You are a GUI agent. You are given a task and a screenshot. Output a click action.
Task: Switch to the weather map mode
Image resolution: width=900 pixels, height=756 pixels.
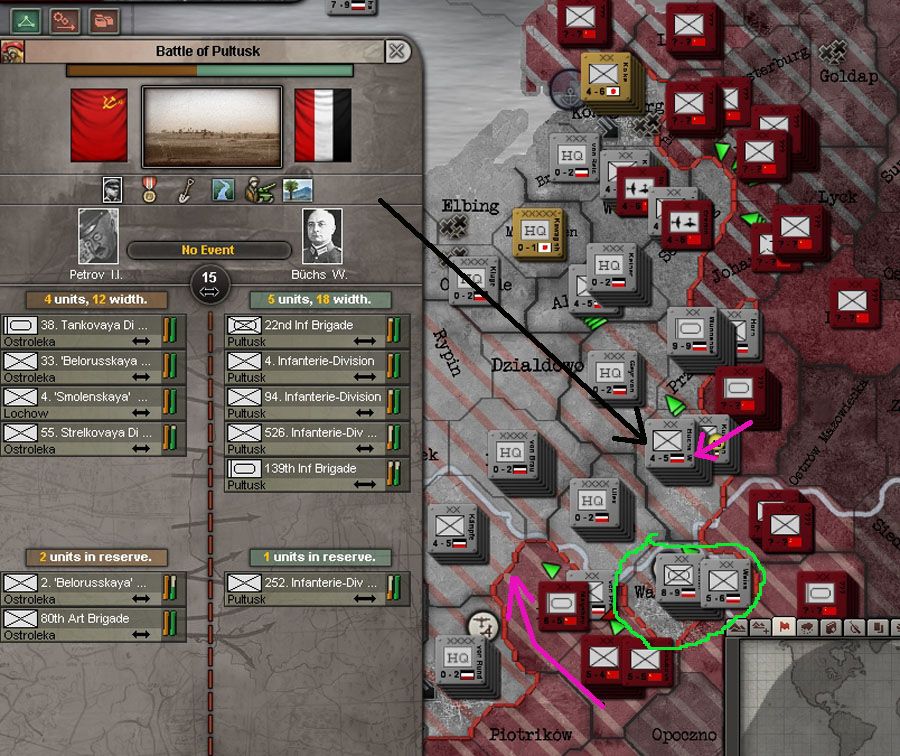(x=808, y=627)
